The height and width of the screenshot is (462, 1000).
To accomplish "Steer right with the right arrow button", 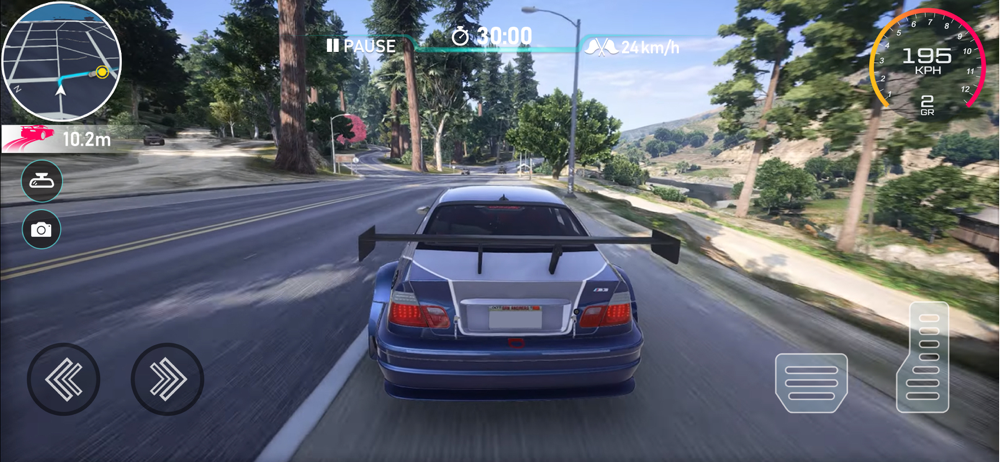I will (167, 379).
